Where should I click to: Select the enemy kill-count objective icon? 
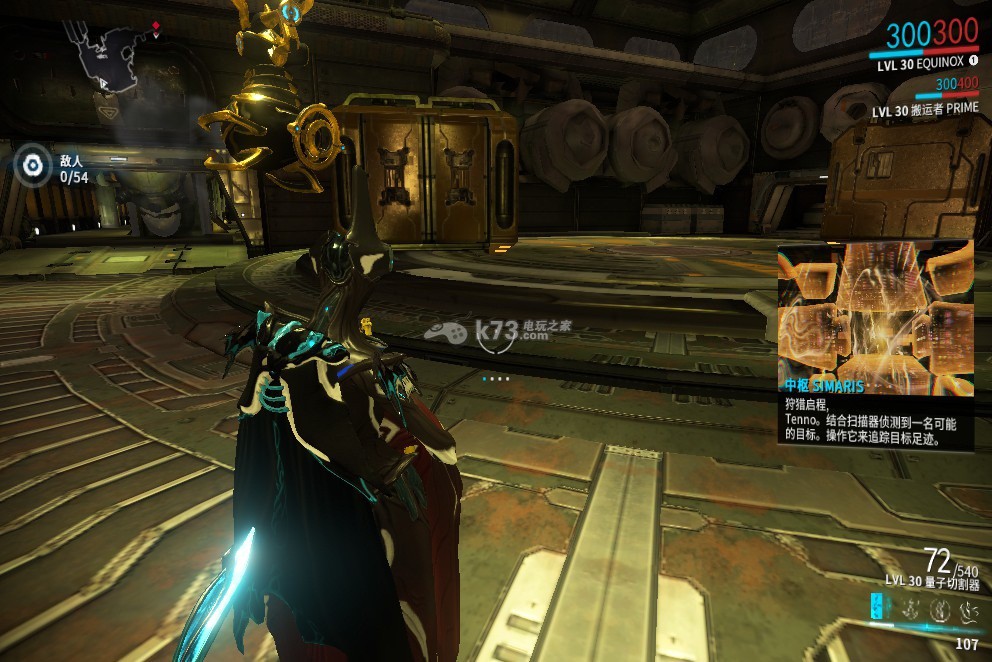click(x=35, y=164)
